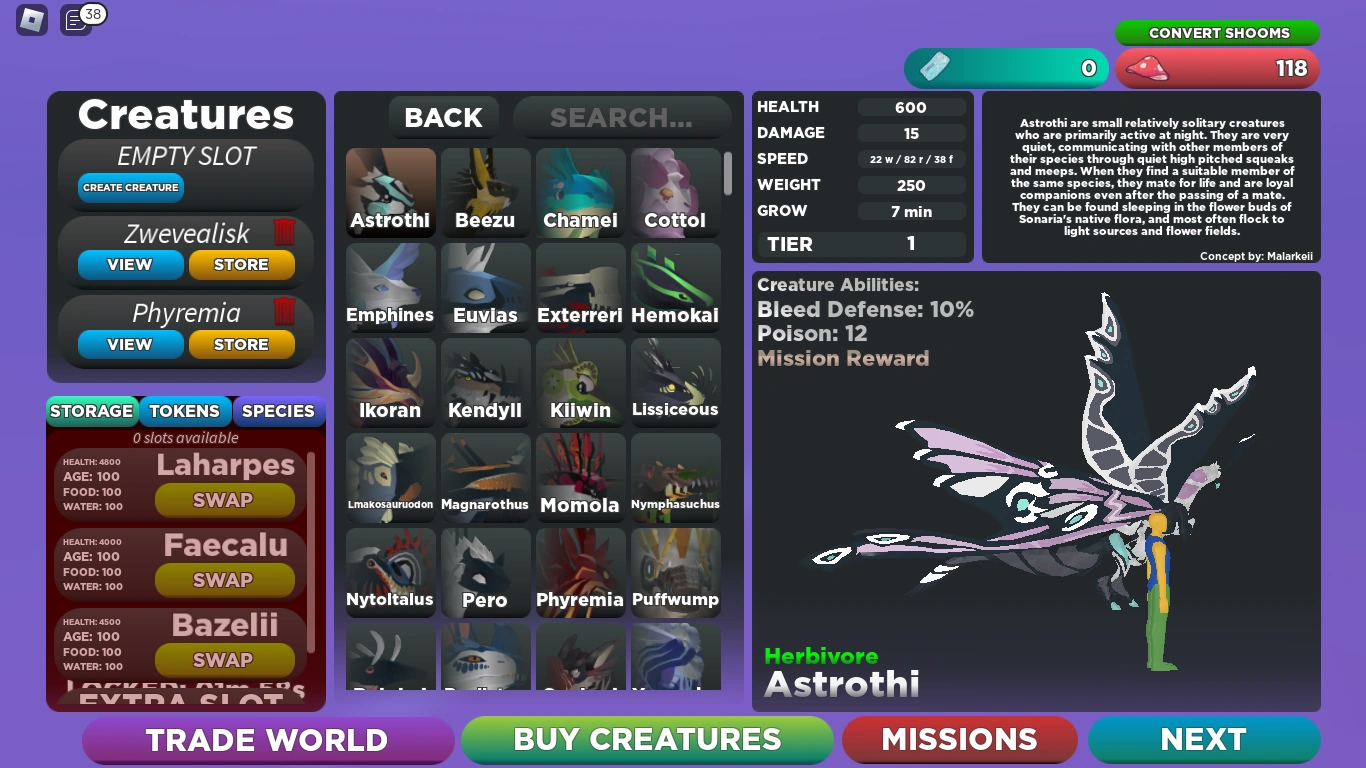Open the Roblox menu icon
Viewport: 1366px width, 768px height.
point(30,21)
